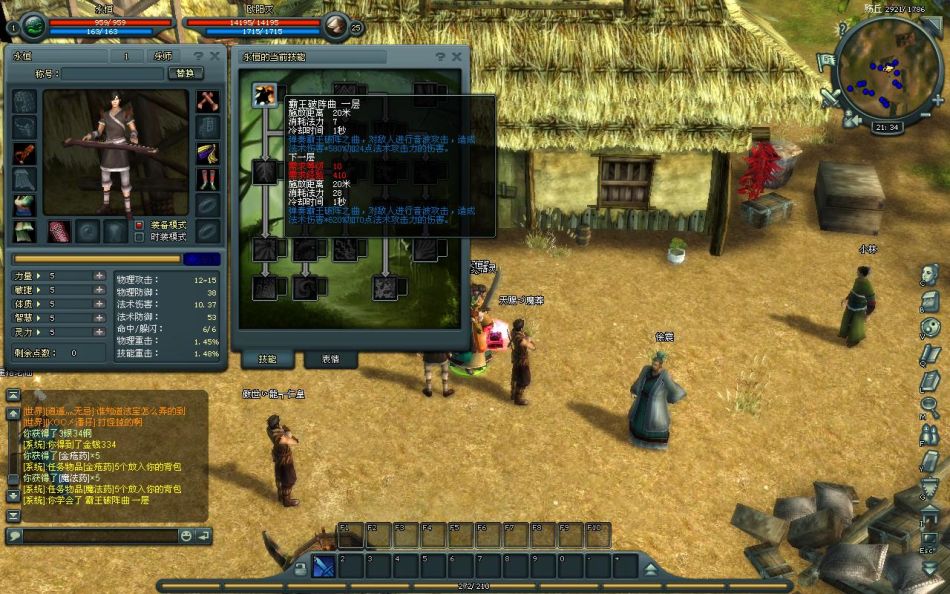This screenshot has height=594, width=950.
Task: Use the blue sword hotbar skill
Action: point(324,567)
